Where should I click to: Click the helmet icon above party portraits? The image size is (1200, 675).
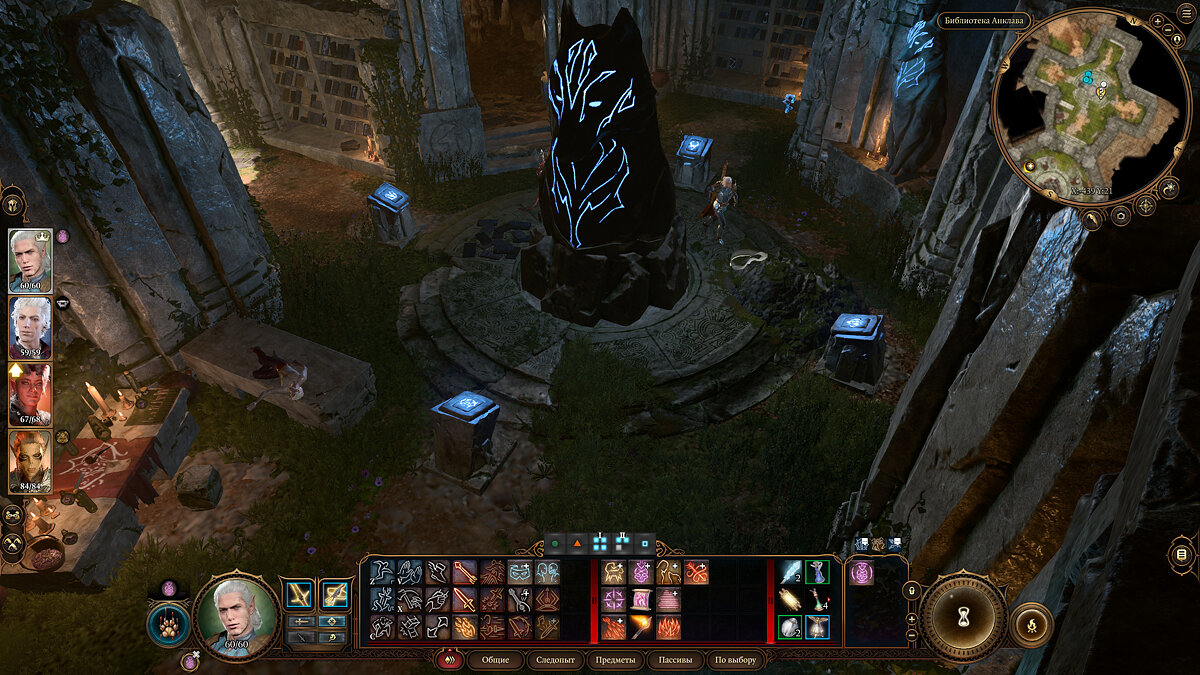click(x=14, y=204)
